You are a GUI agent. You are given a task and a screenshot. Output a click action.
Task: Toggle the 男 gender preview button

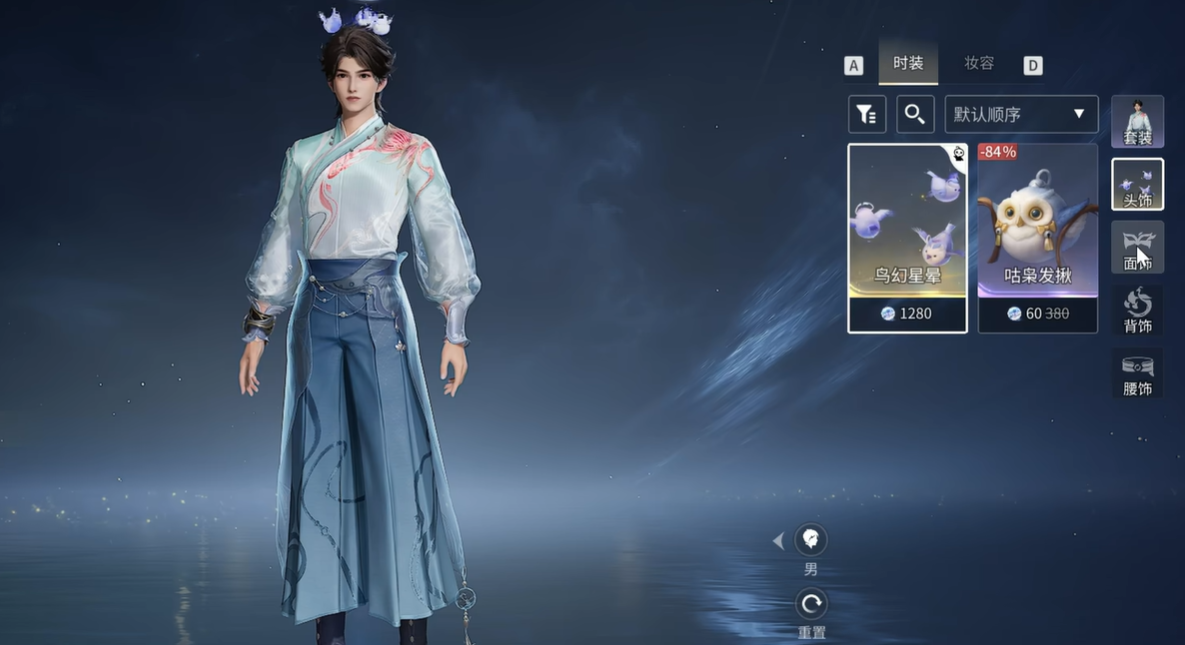coord(811,541)
